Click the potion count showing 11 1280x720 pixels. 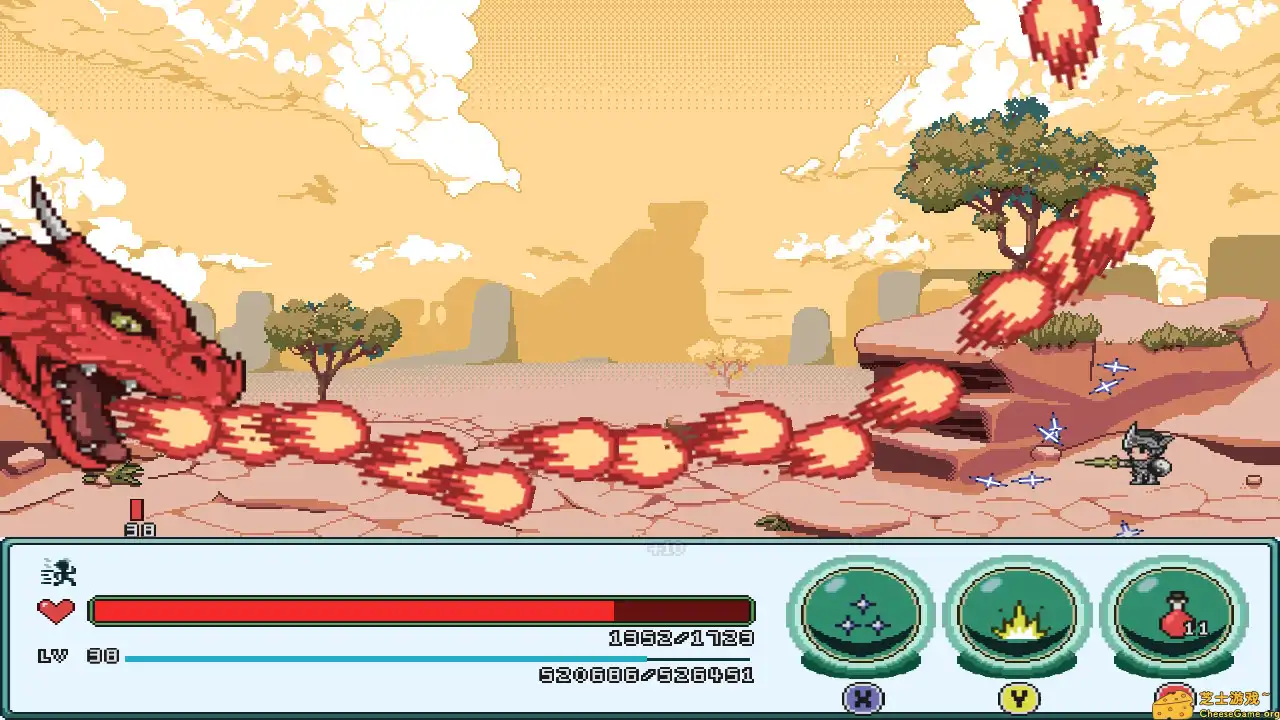click(1197, 630)
